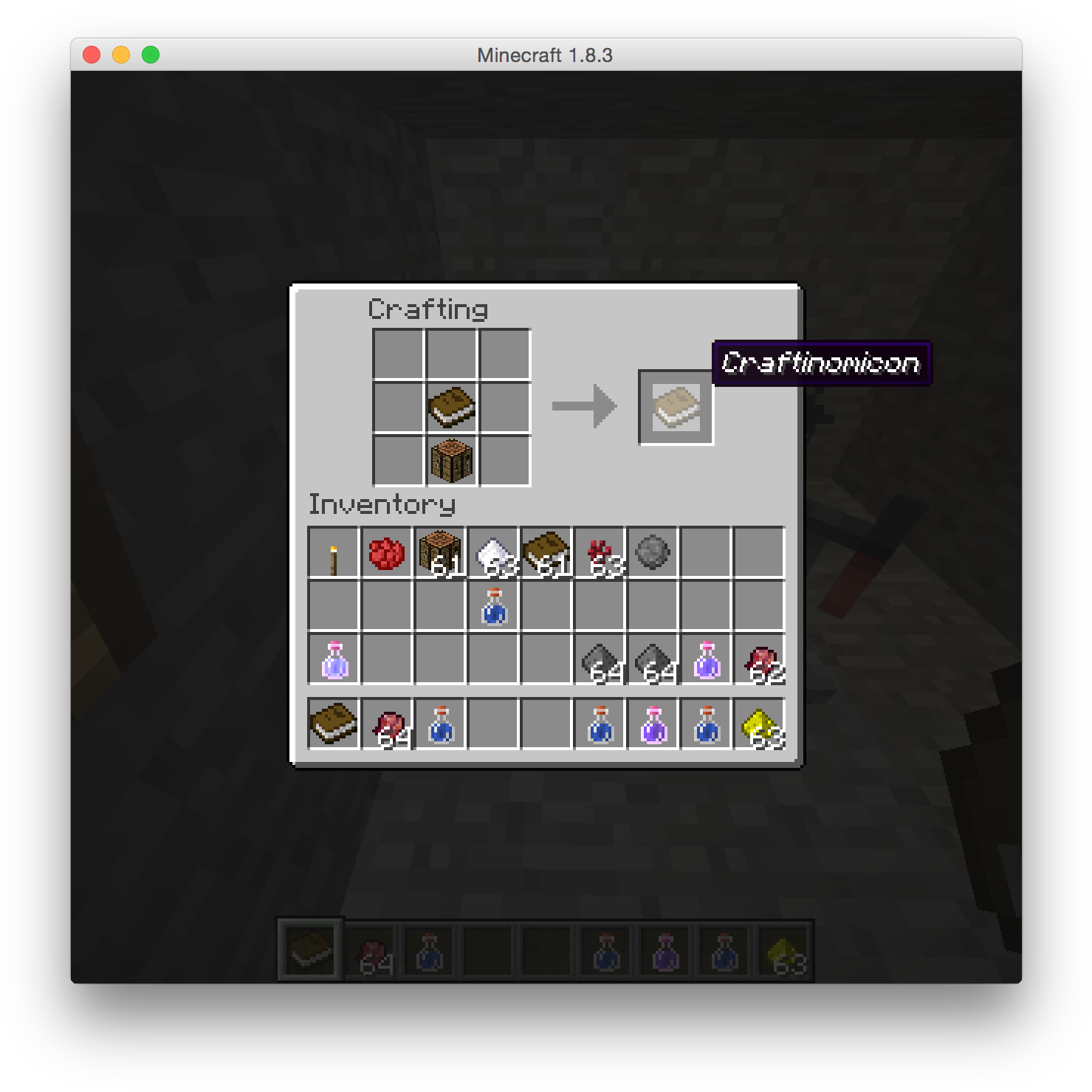Select the stack of 64 nether wart
Image resolution: width=1092 pixels, height=1092 pixels.
[386, 724]
